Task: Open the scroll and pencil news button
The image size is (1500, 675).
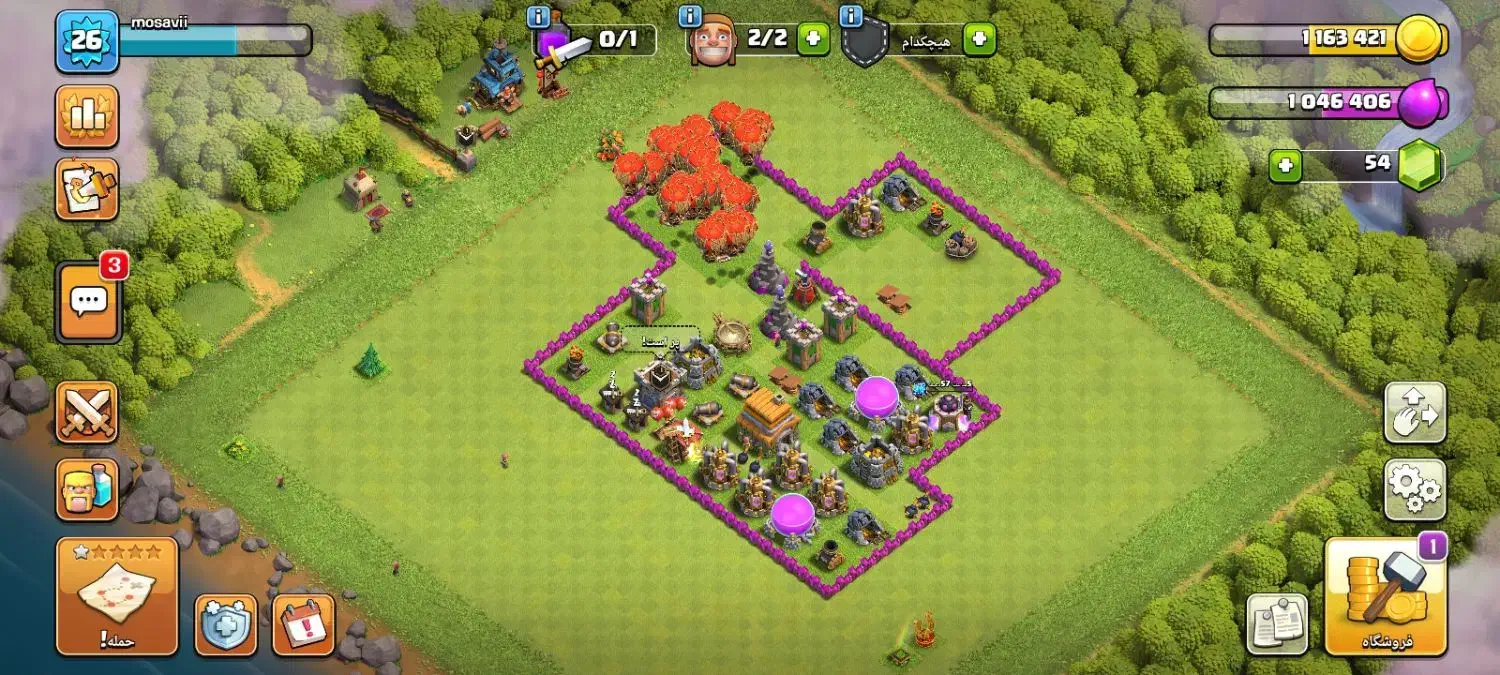Action: tap(87, 189)
